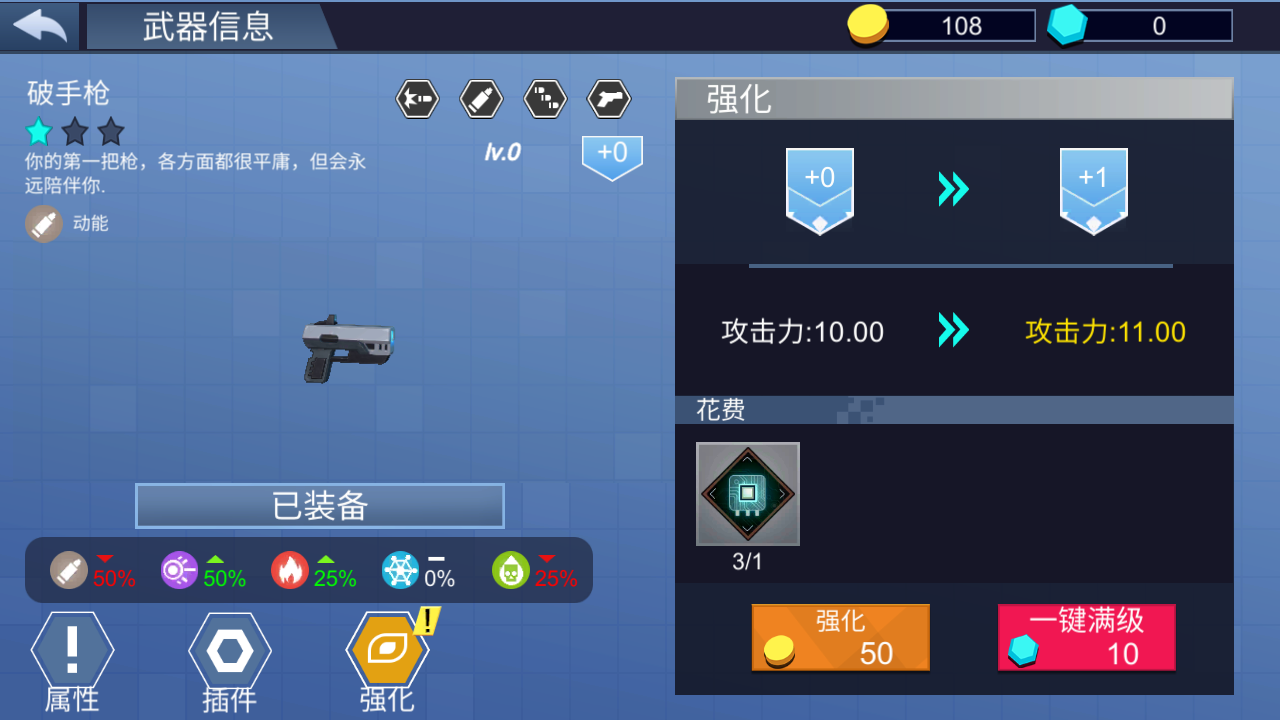The height and width of the screenshot is (720, 1280).
Task: Click the 已装备 equipped label
Action: [319, 505]
